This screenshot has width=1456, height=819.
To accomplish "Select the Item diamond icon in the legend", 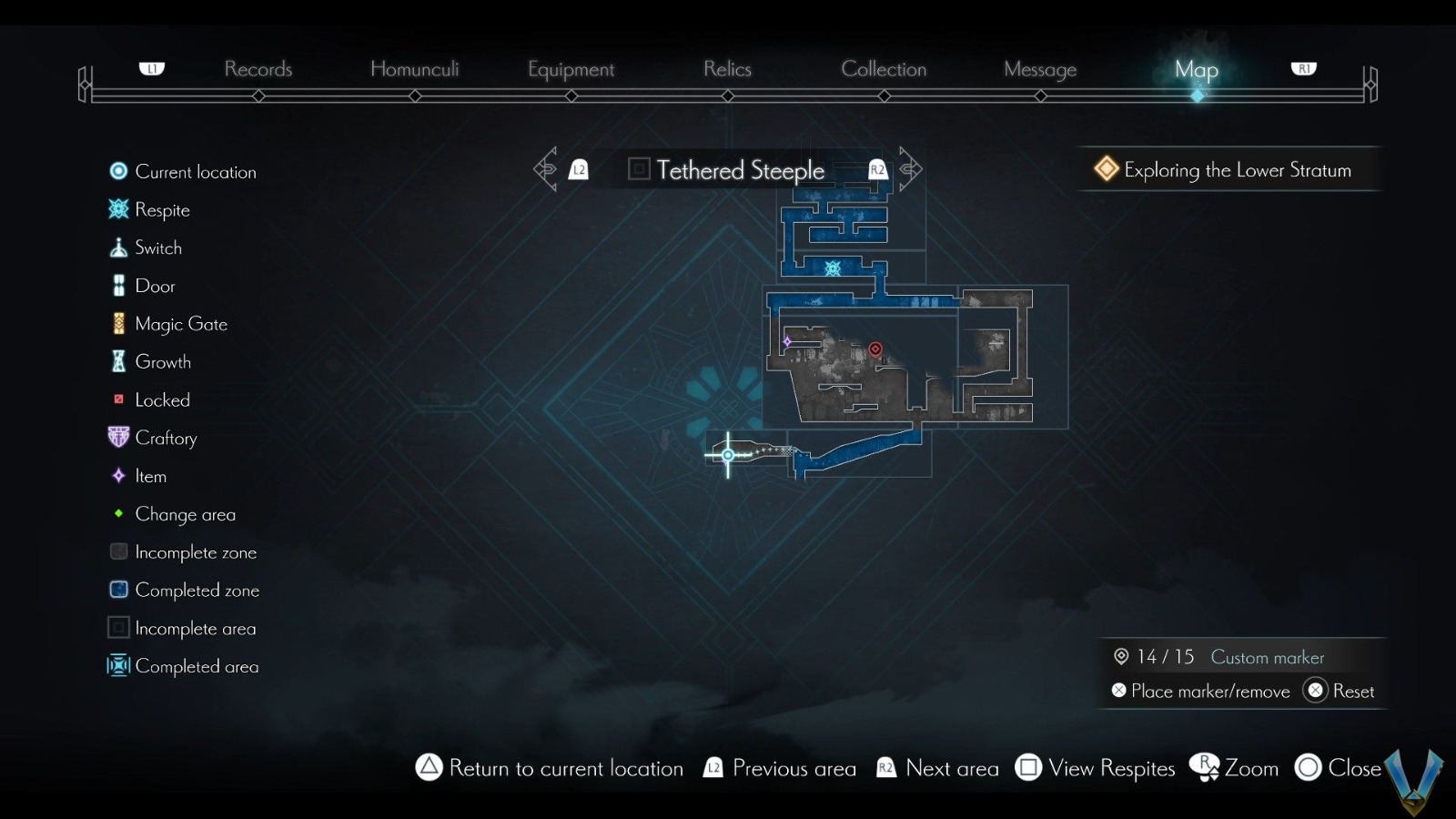I will pyautogui.click(x=117, y=476).
